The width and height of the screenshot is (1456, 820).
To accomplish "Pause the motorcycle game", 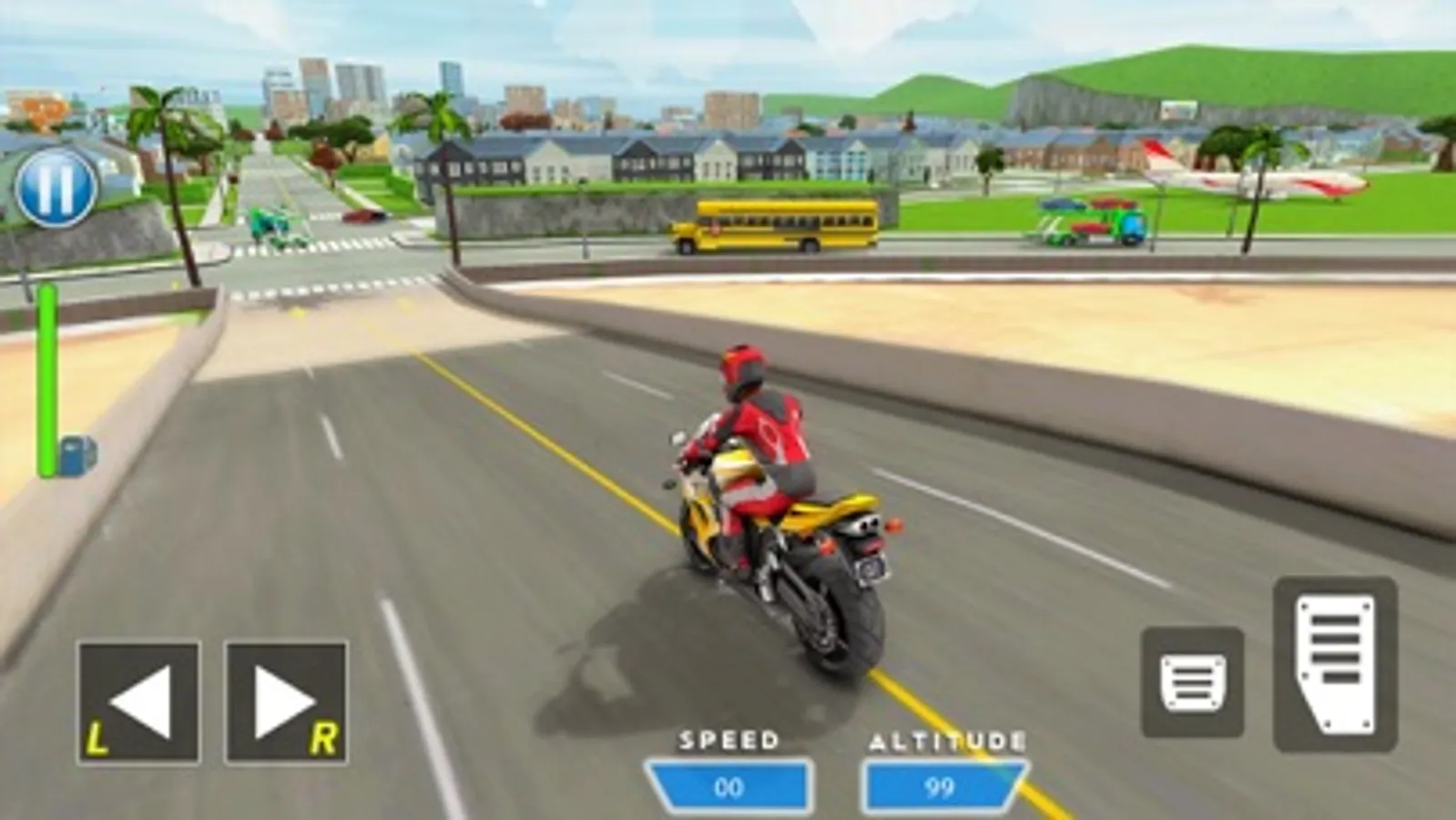I will 56,187.
